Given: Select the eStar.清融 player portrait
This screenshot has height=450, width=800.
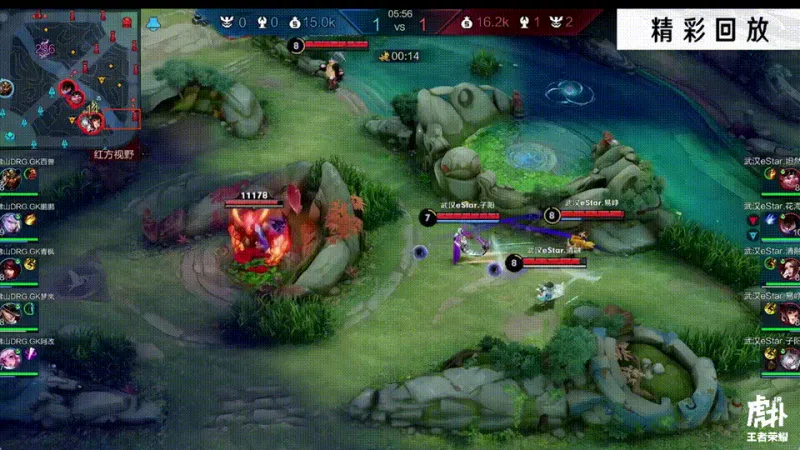Looking at the screenshot, I should 789,270.
